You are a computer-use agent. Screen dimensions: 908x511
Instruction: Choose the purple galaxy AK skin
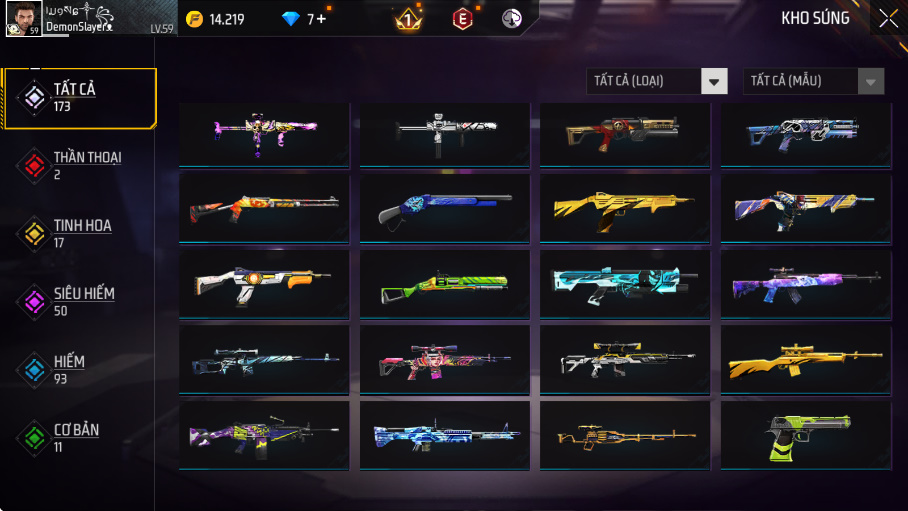coord(806,284)
